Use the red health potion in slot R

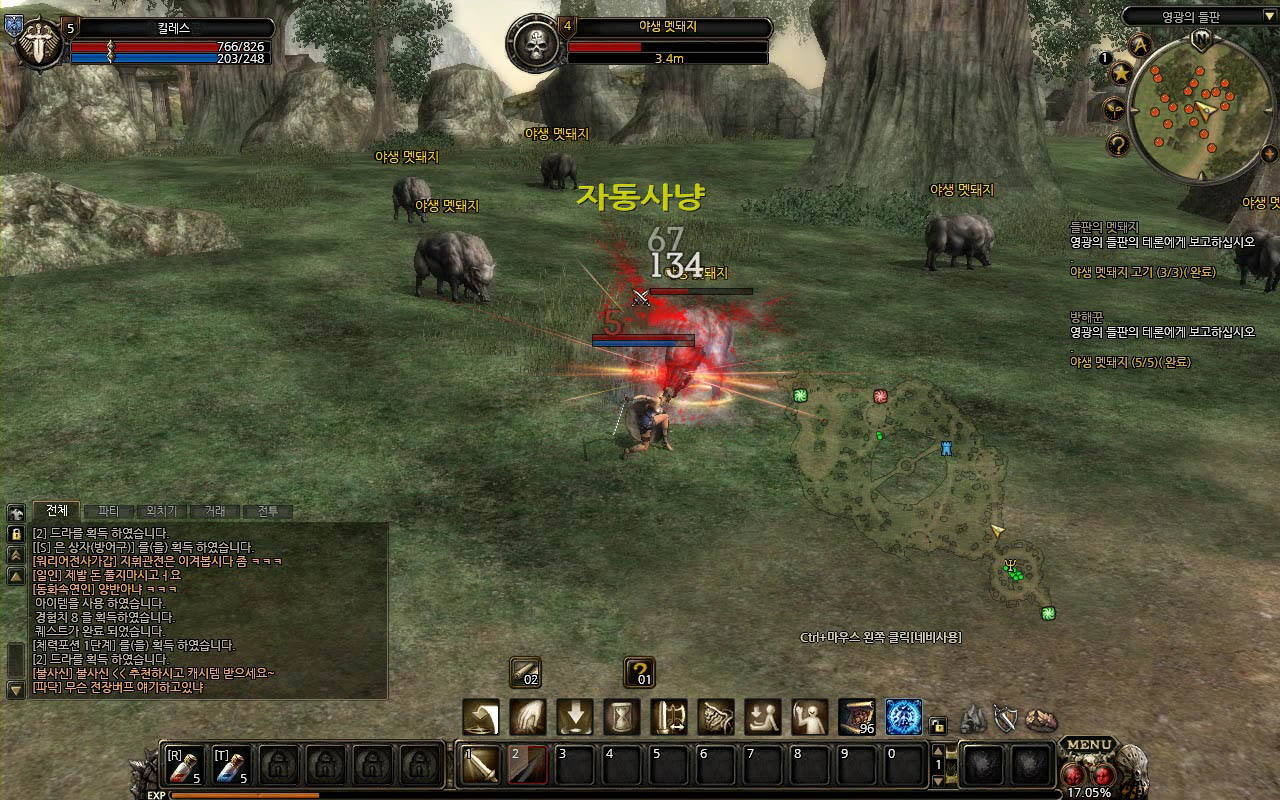pyautogui.click(x=185, y=766)
